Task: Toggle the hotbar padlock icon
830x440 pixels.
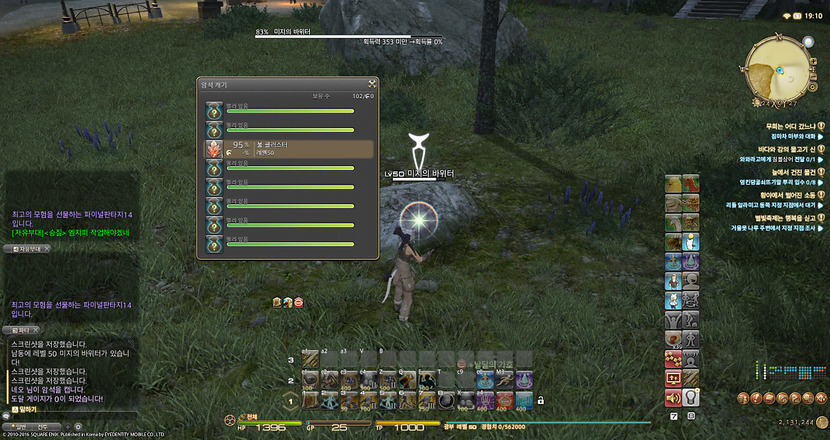Action: (539, 400)
